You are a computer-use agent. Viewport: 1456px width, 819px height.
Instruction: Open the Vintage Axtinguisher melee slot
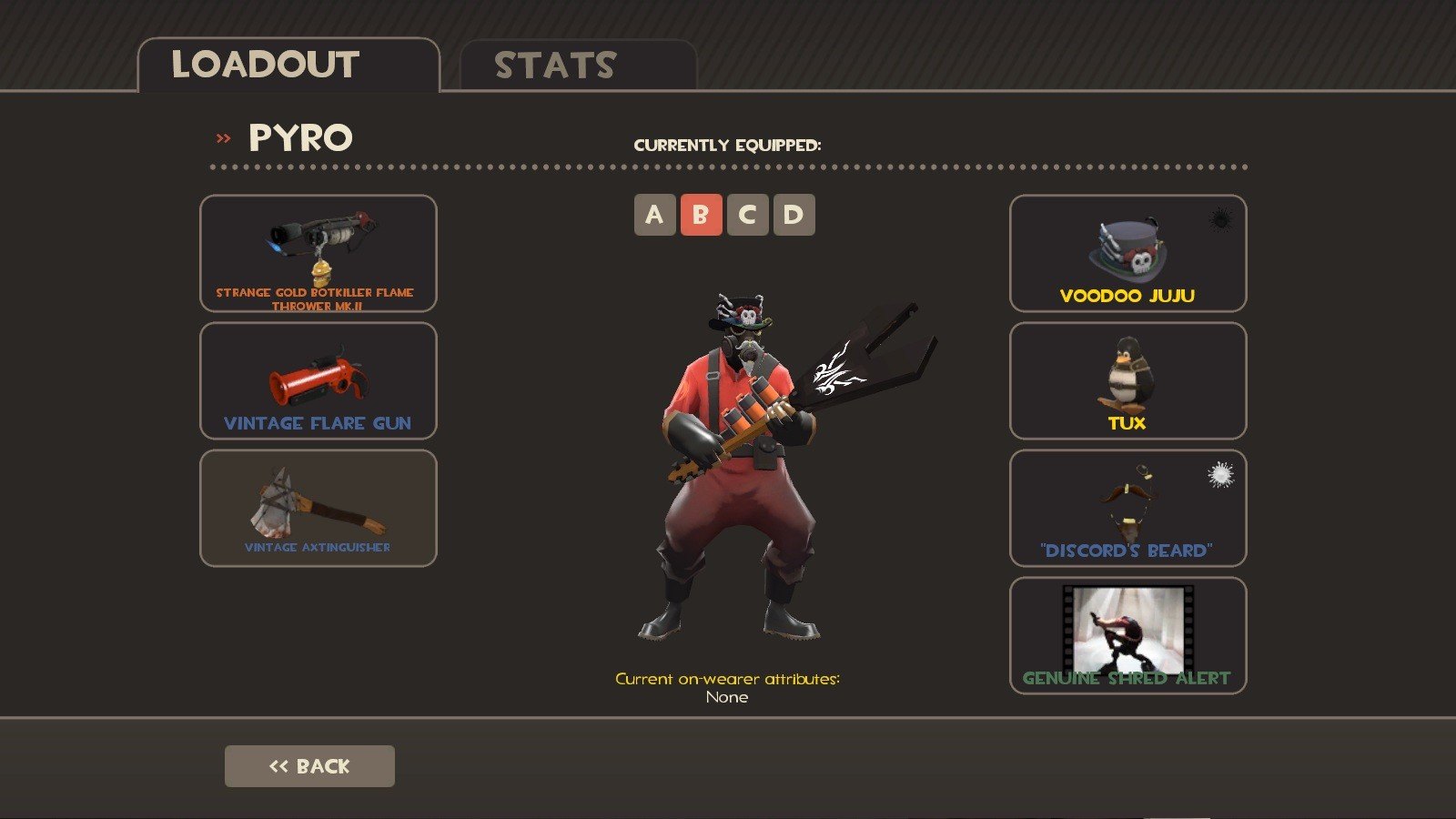tap(318, 508)
